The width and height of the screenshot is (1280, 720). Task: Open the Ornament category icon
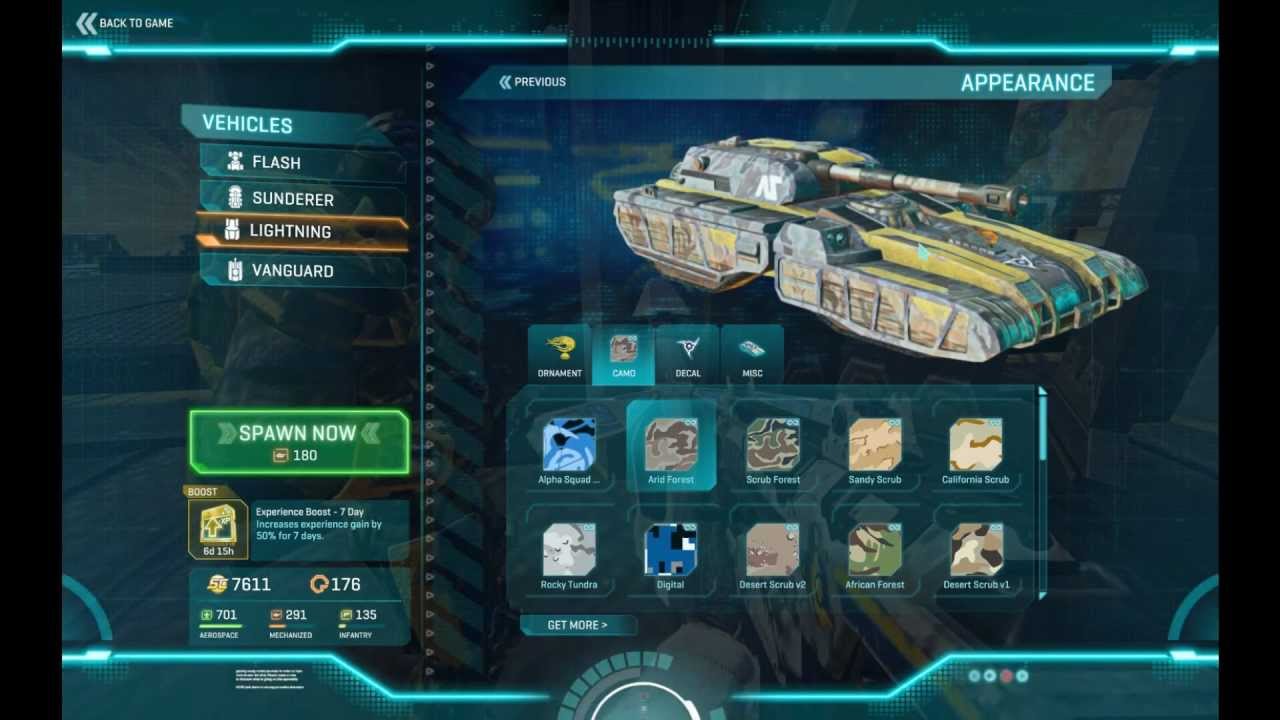558,348
